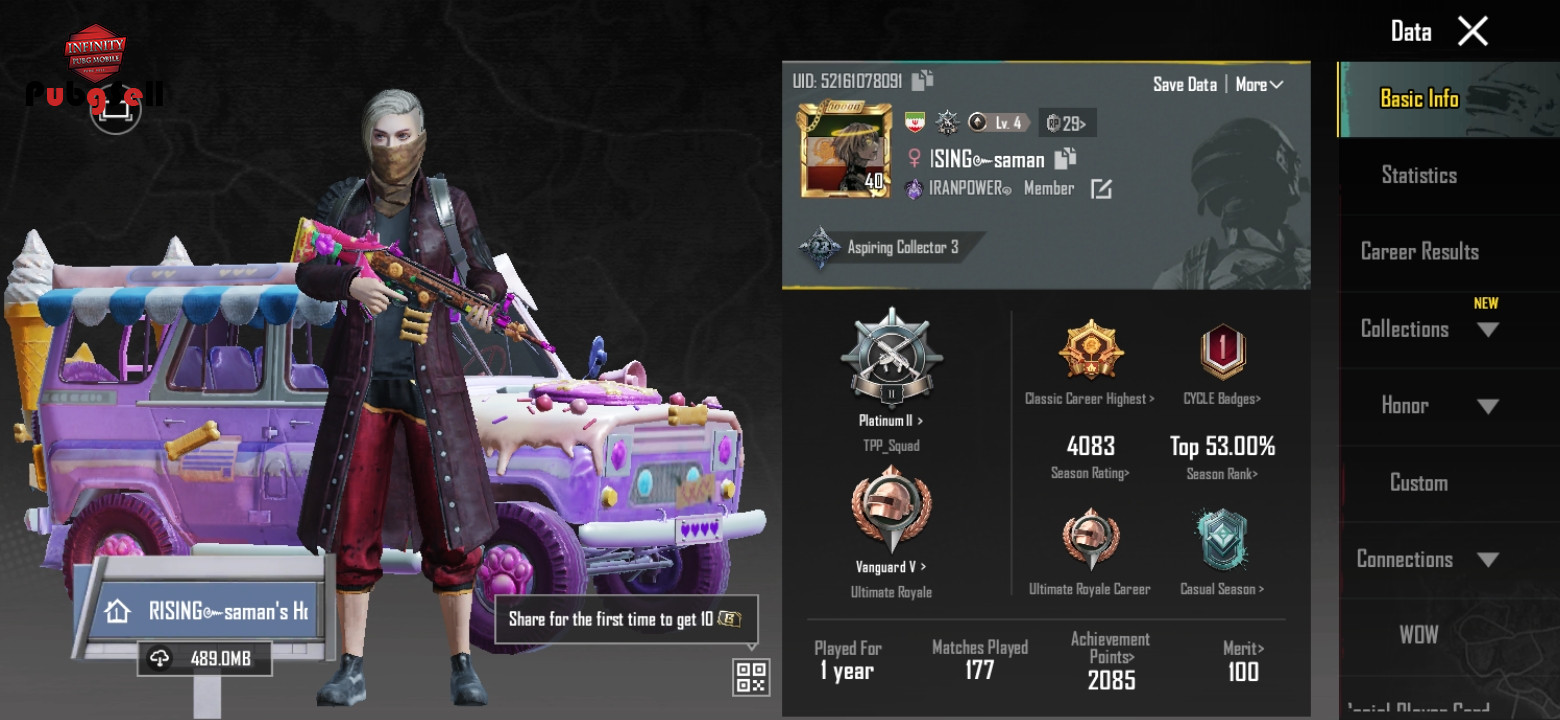The image size is (1560, 720).
Task: Copy the player name RISING-saman
Action: click(x=1065, y=158)
